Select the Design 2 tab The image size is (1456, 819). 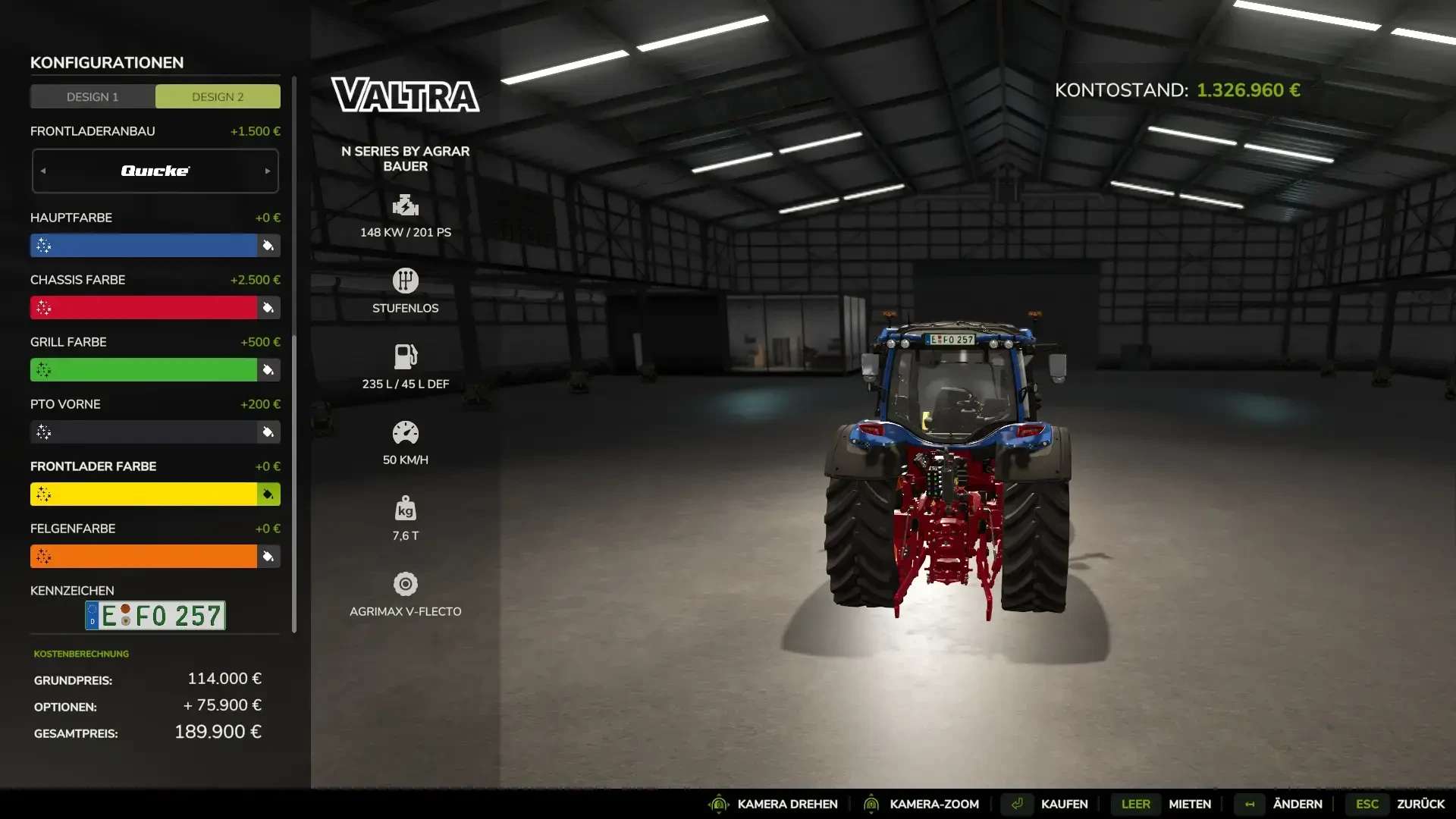pyautogui.click(x=218, y=97)
